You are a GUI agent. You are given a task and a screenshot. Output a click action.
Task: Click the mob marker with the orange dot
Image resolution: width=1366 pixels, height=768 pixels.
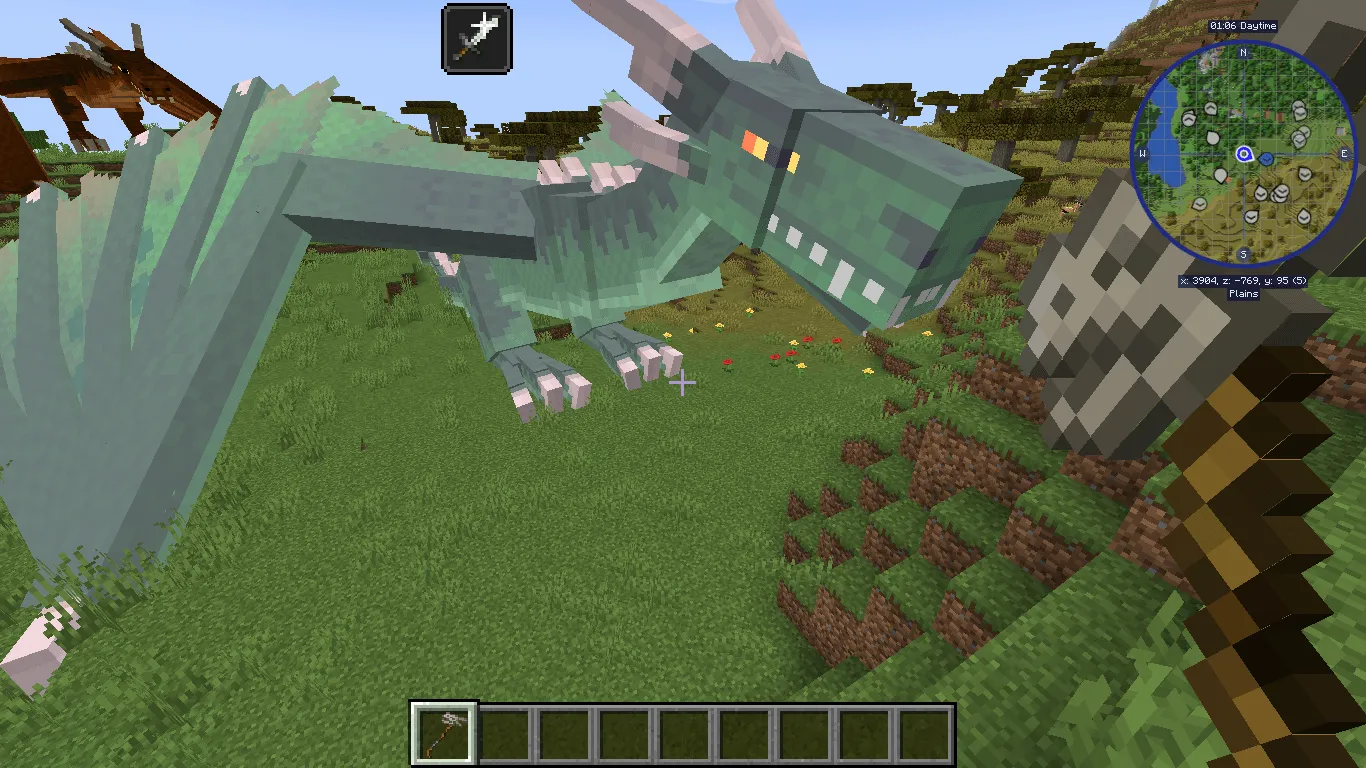click(1222, 176)
